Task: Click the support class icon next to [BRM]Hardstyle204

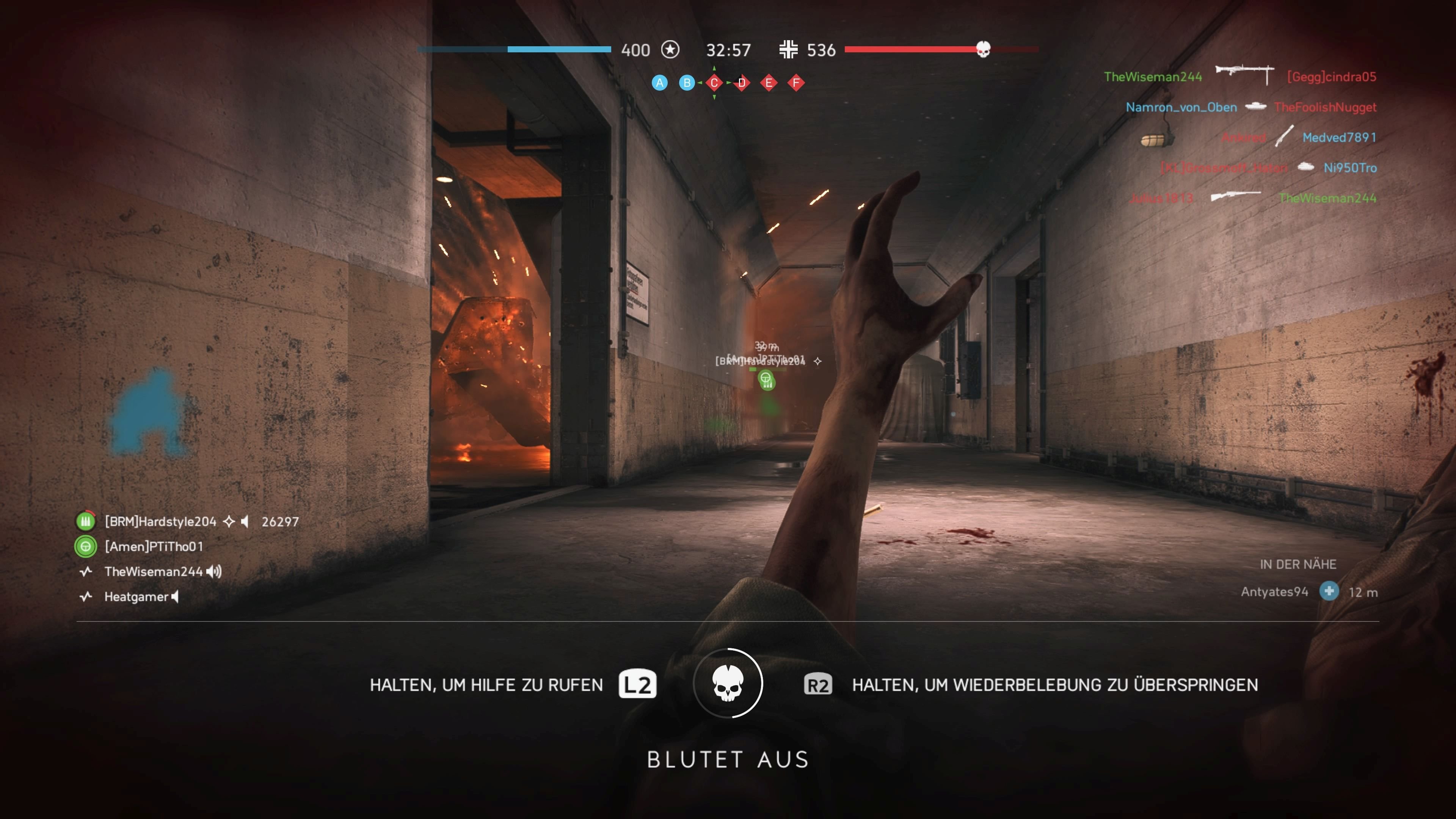Action: (x=85, y=521)
